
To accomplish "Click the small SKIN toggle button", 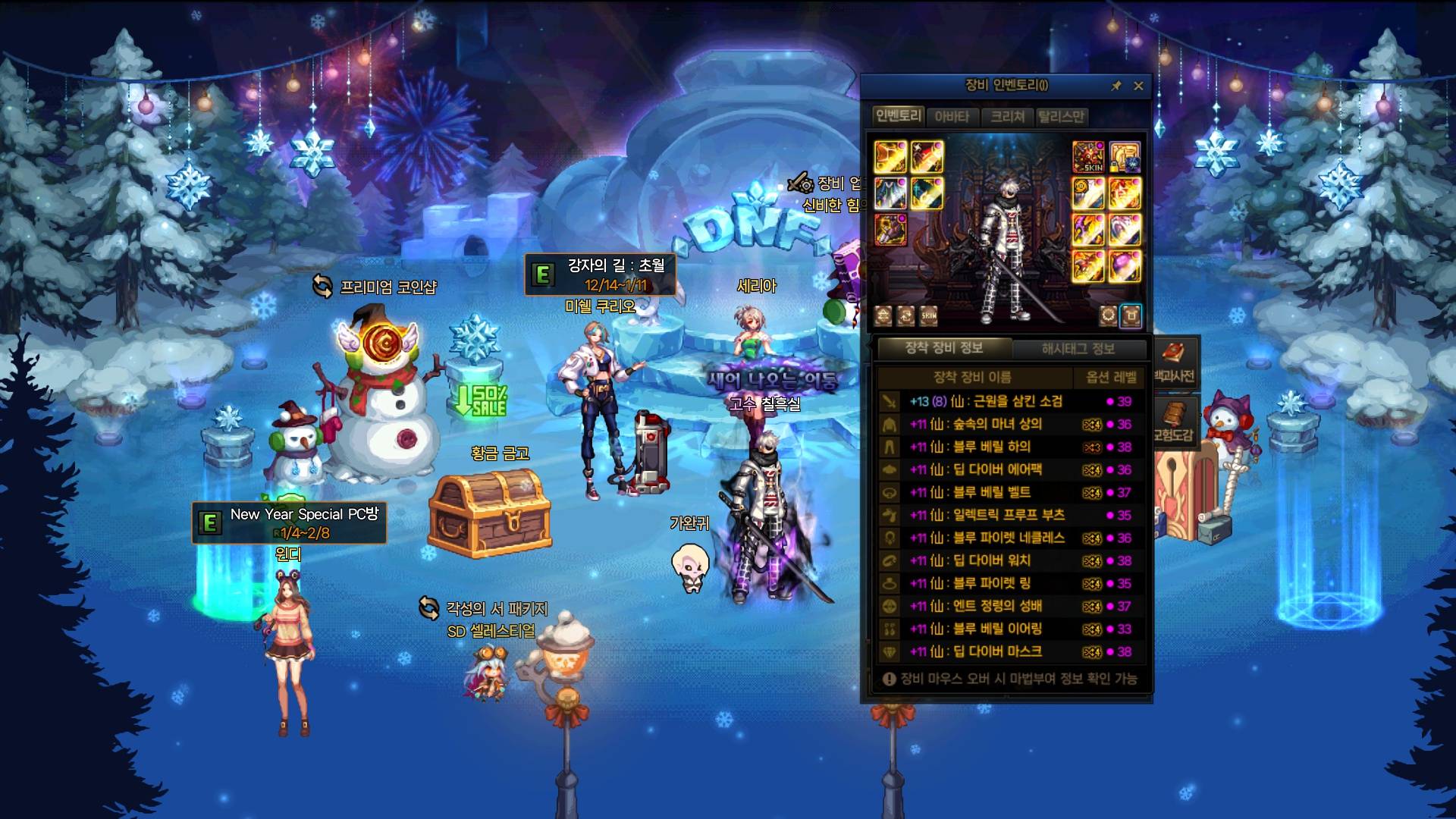I will [x=929, y=315].
